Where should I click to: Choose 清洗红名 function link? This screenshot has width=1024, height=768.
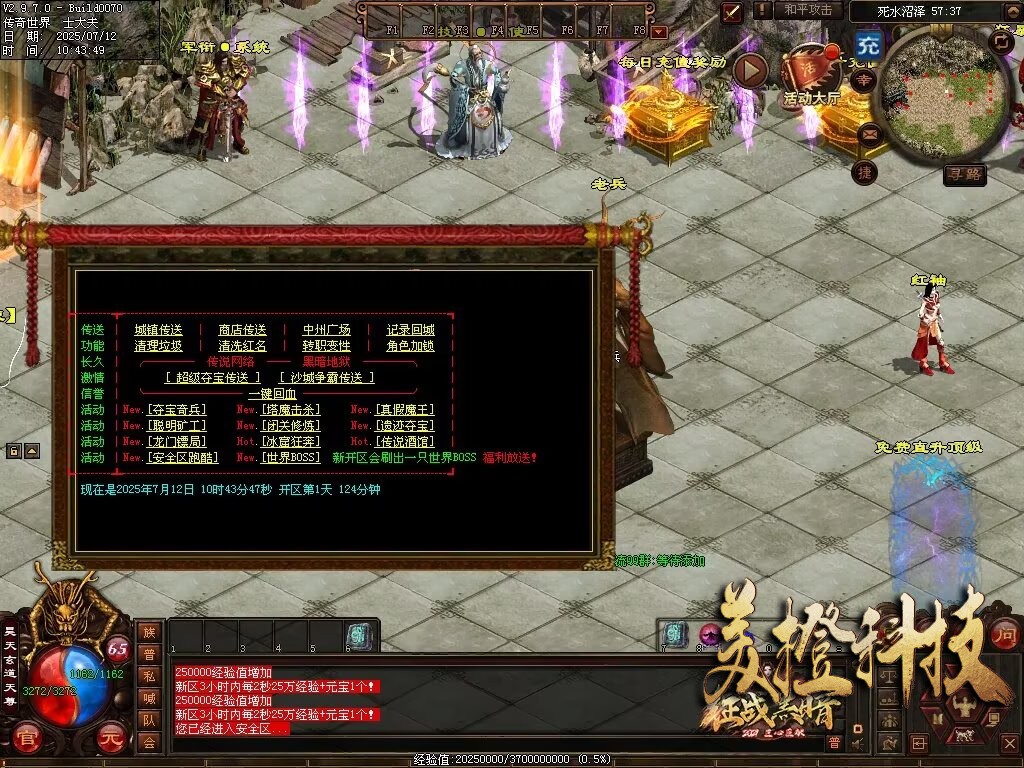tap(242, 346)
